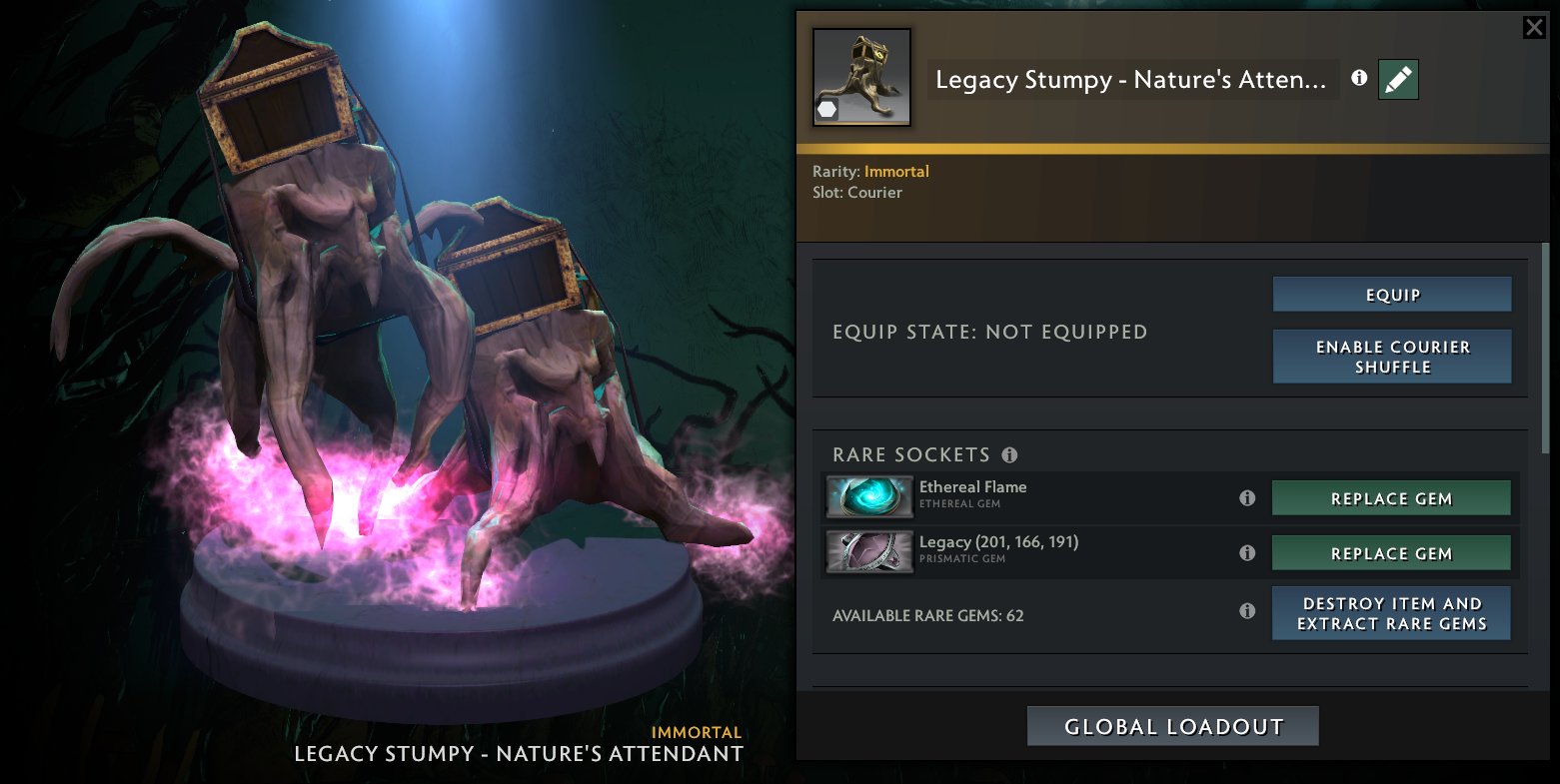
Task: Open info icon beside the item name
Action: pyautogui.click(x=1359, y=78)
